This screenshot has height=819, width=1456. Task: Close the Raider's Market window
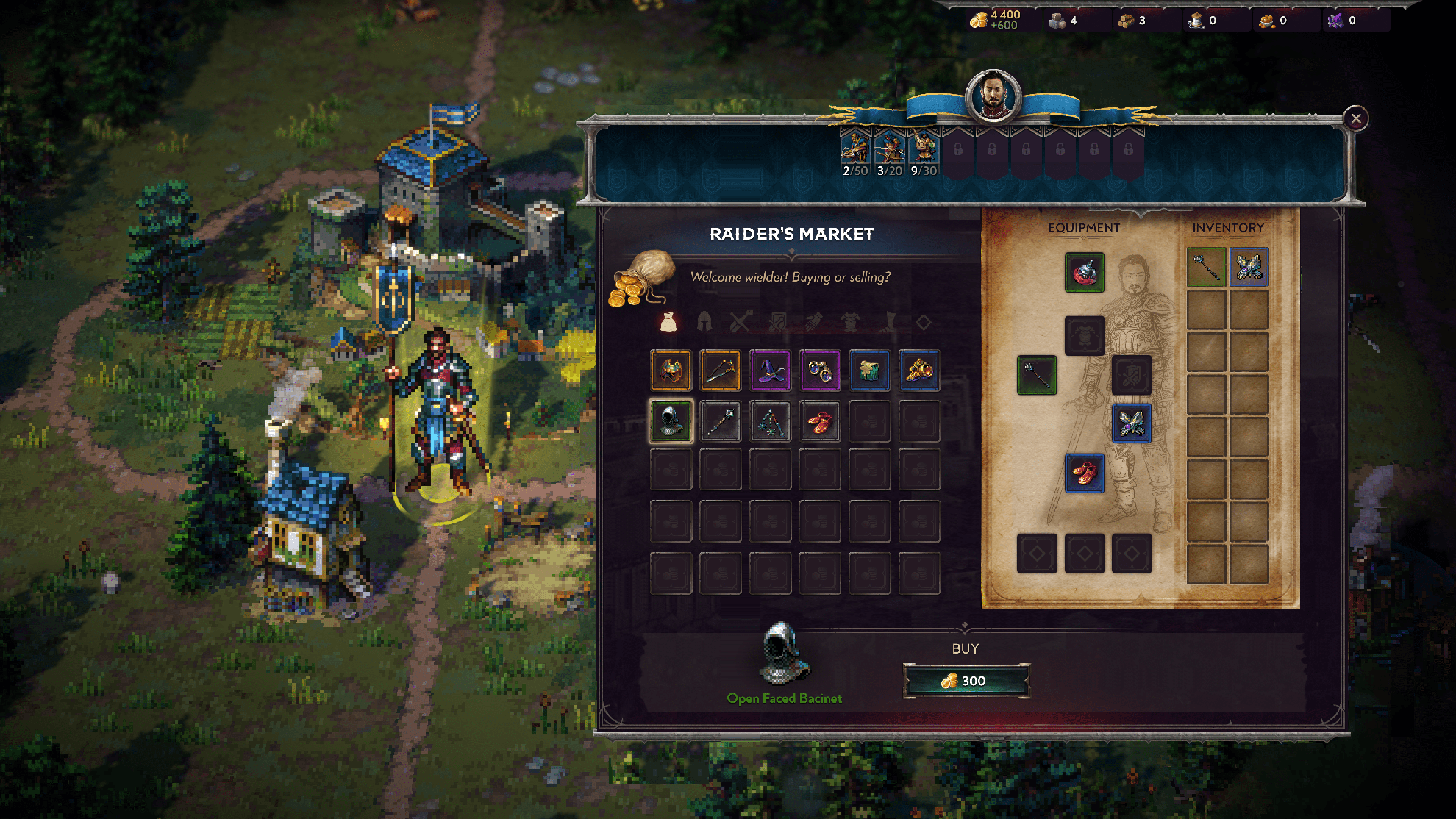pyautogui.click(x=1356, y=118)
